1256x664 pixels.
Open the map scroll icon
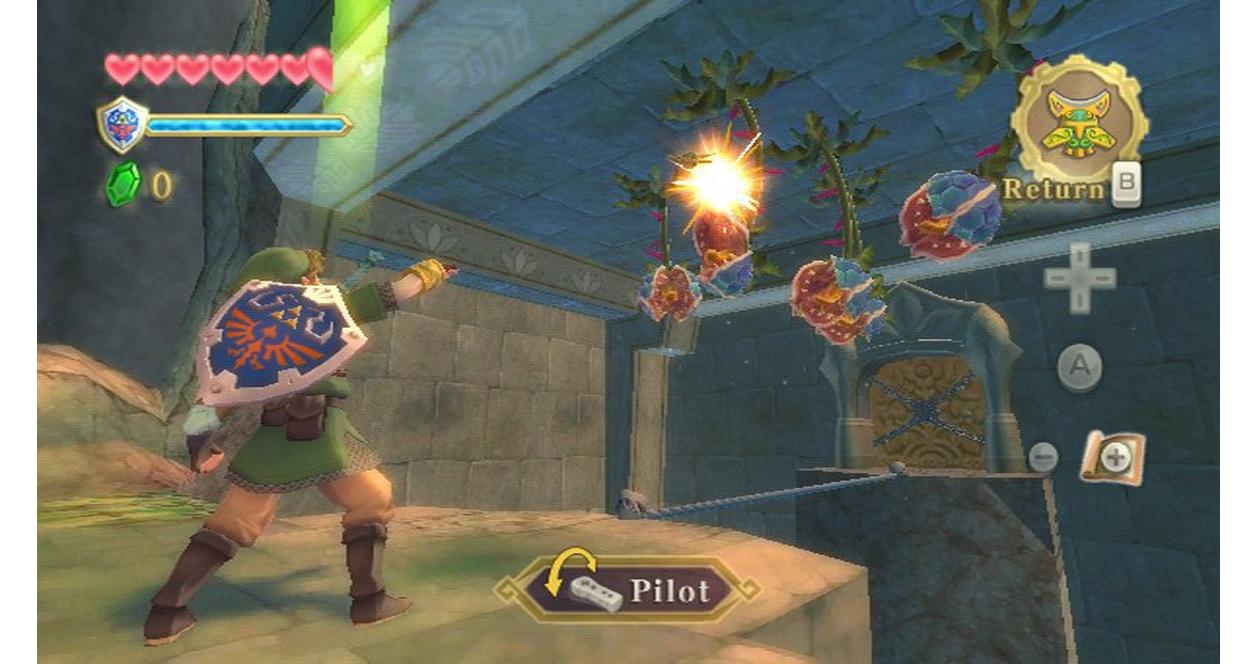[1112, 459]
